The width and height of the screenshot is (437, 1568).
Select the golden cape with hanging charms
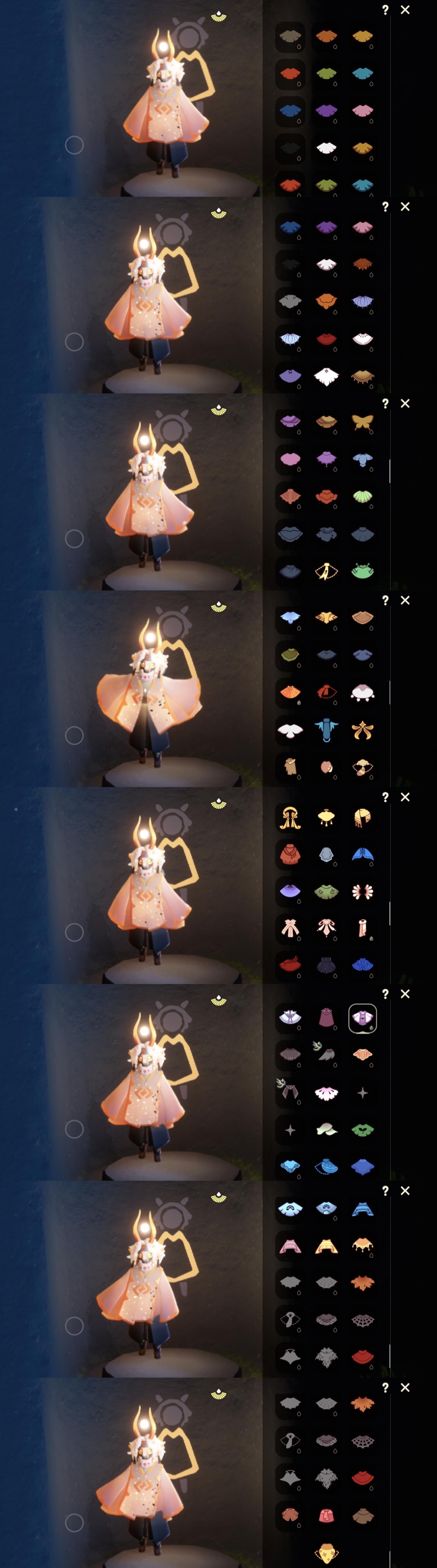point(326,818)
